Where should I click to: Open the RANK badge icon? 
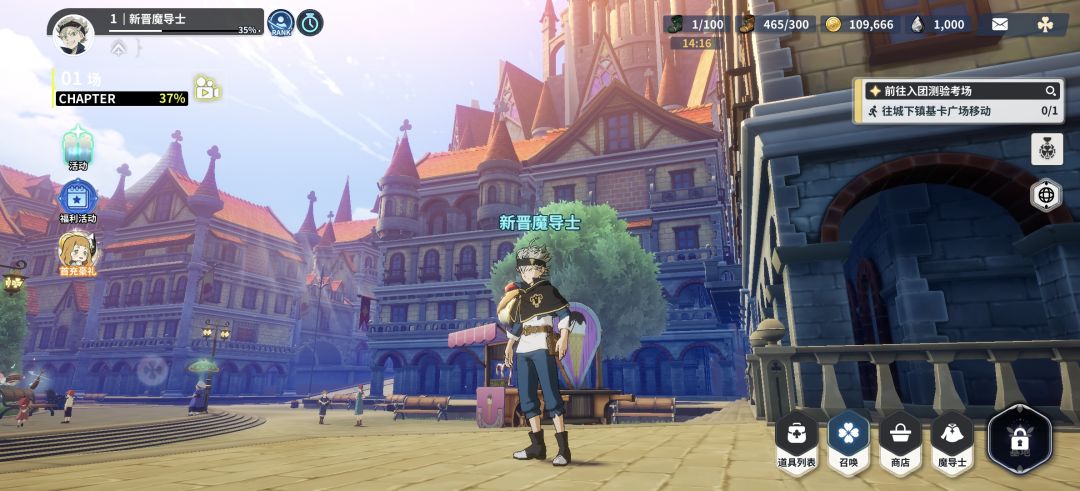coord(281,23)
